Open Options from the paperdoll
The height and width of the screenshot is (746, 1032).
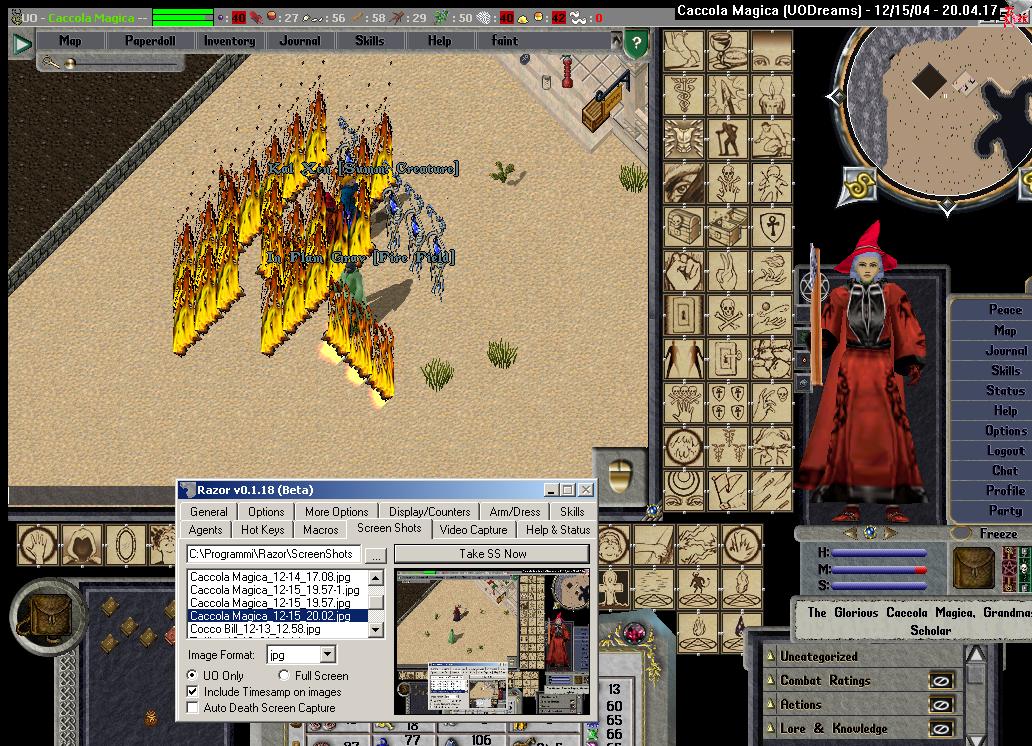tap(1005, 431)
